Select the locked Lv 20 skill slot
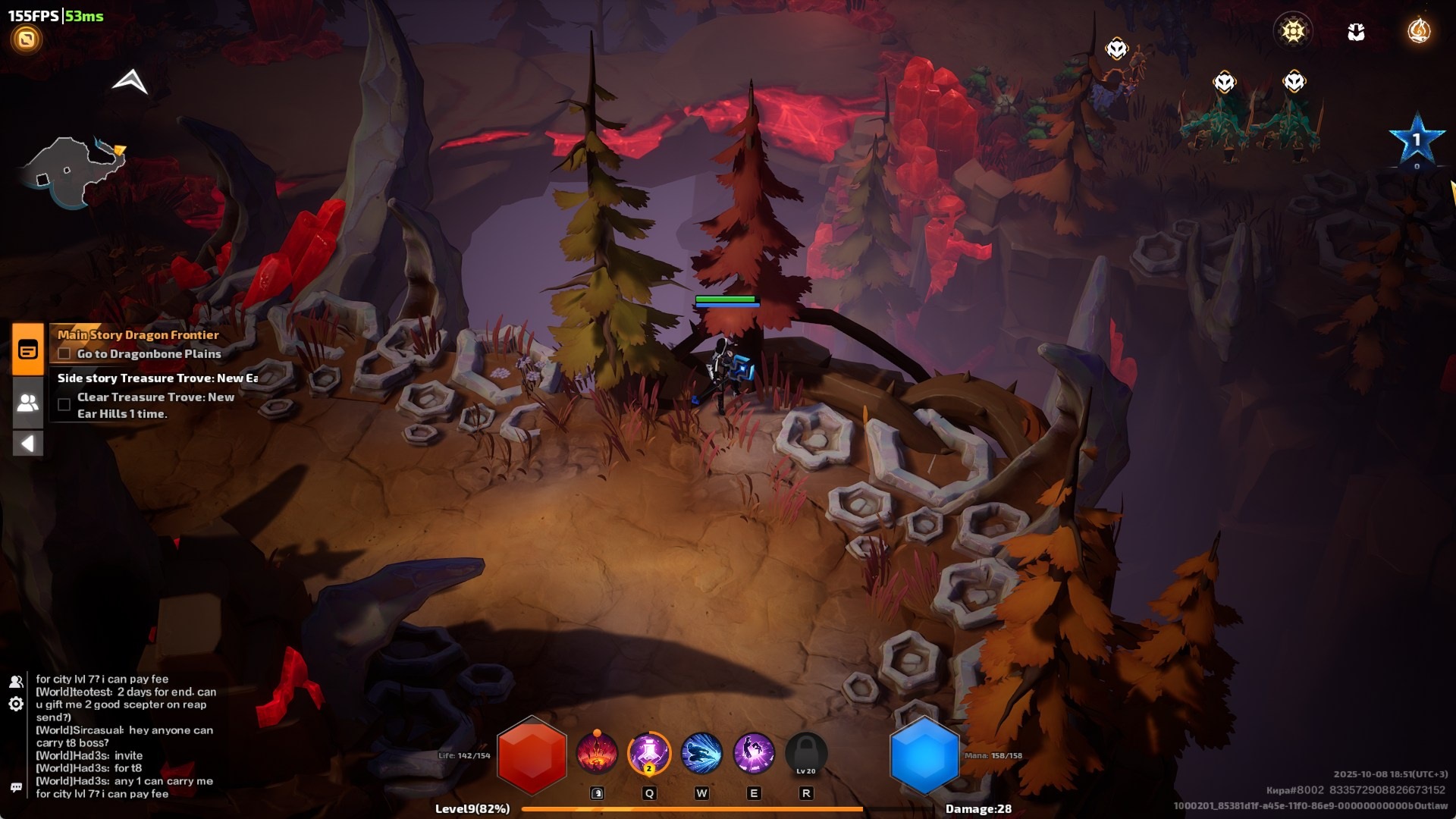This screenshot has height=819, width=1456. click(x=806, y=755)
